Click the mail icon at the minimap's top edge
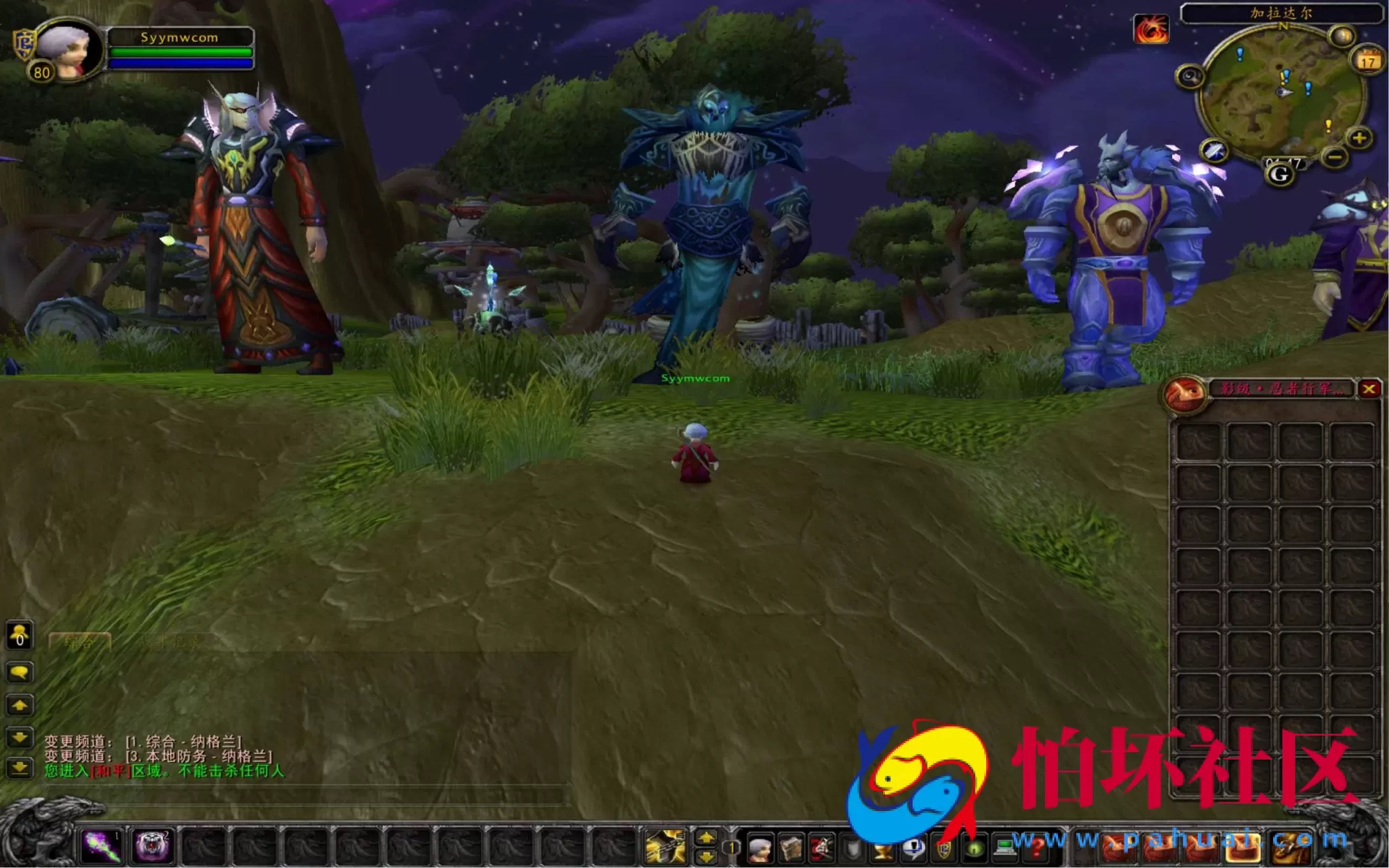 click(1342, 36)
